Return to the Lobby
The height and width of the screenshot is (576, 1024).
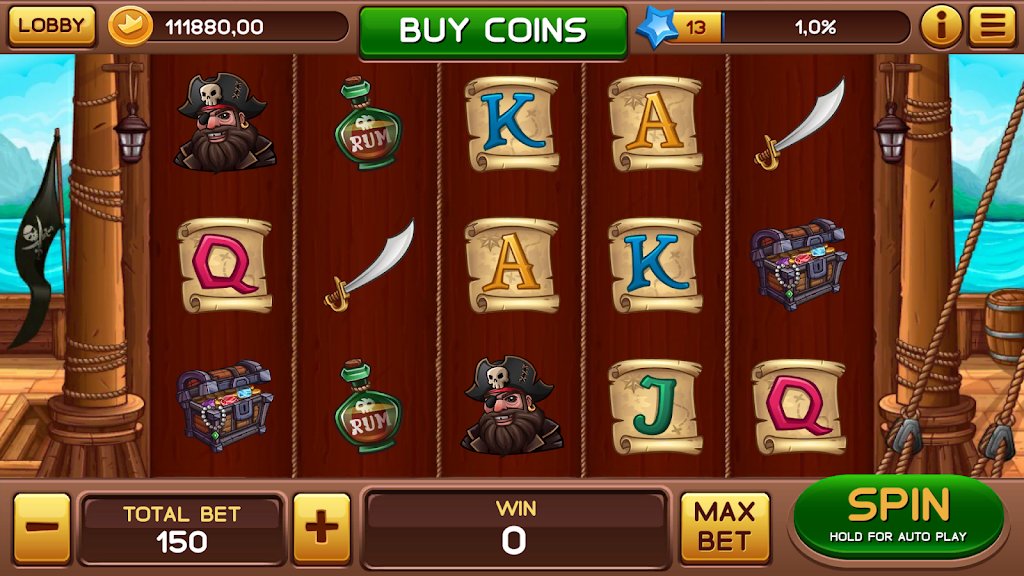(x=51, y=26)
